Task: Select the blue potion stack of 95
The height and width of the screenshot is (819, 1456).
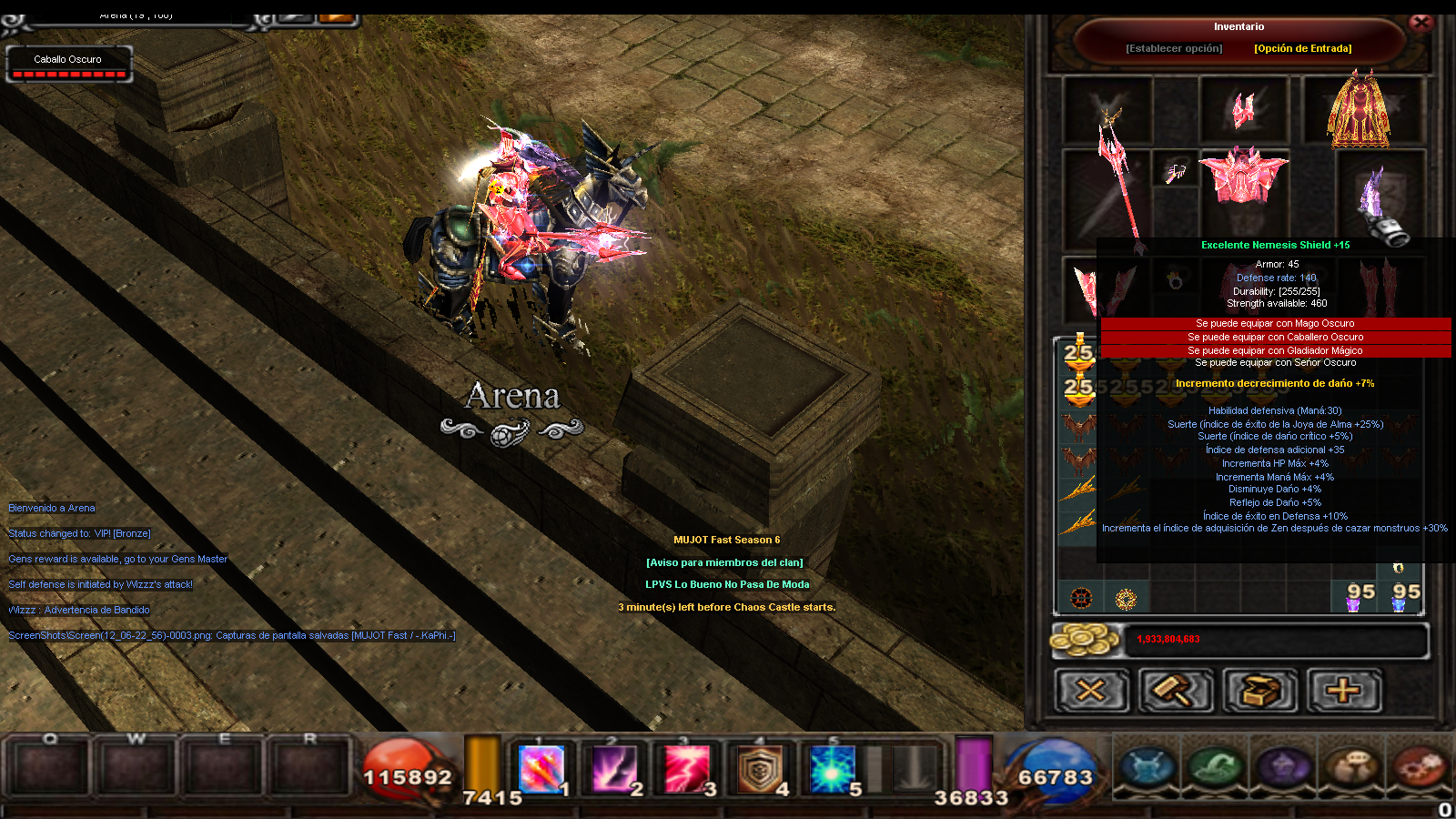Action: 1401,597
